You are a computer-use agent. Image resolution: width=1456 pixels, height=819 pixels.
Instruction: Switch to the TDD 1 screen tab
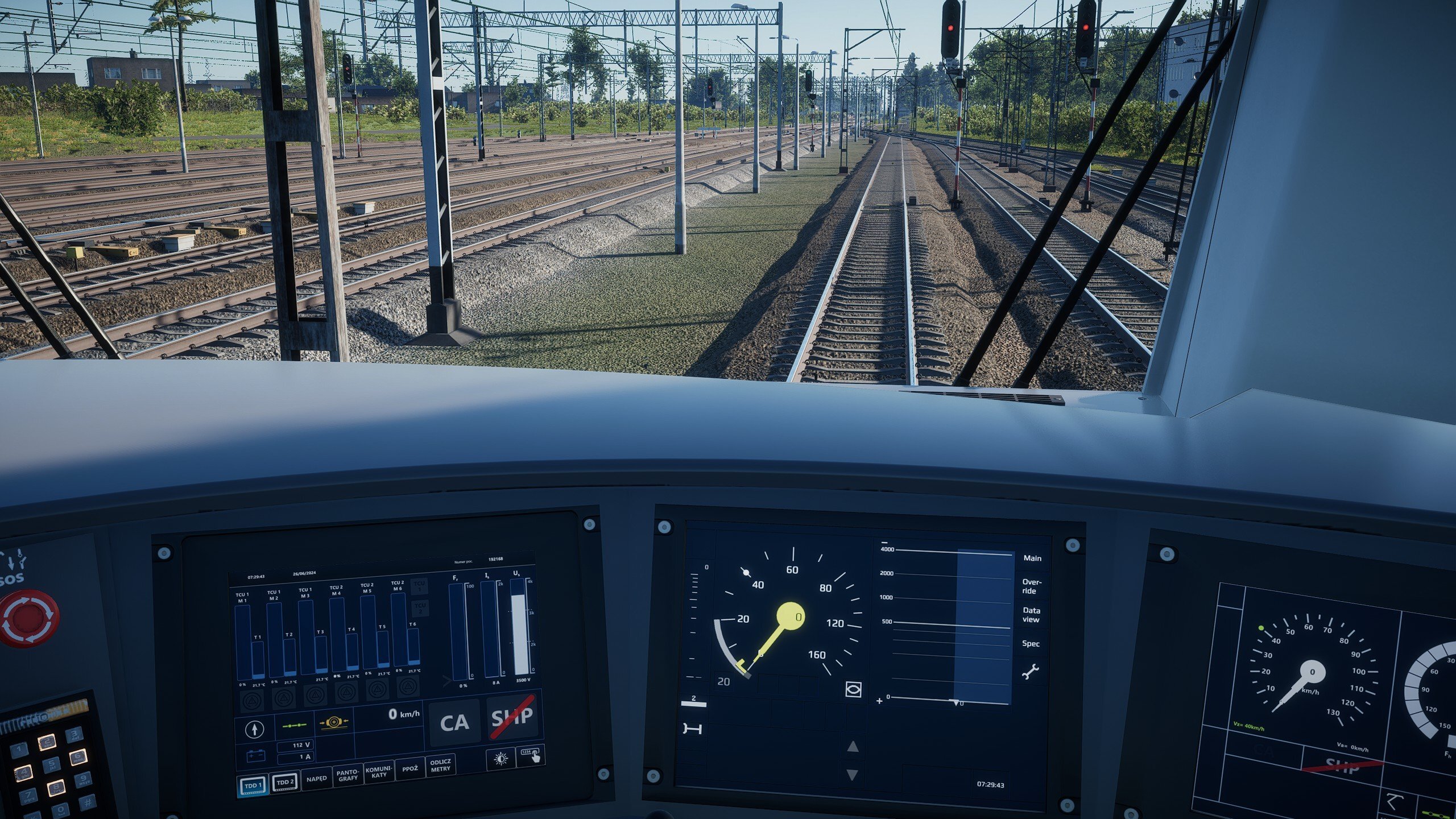pyautogui.click(x=253, y=785)
